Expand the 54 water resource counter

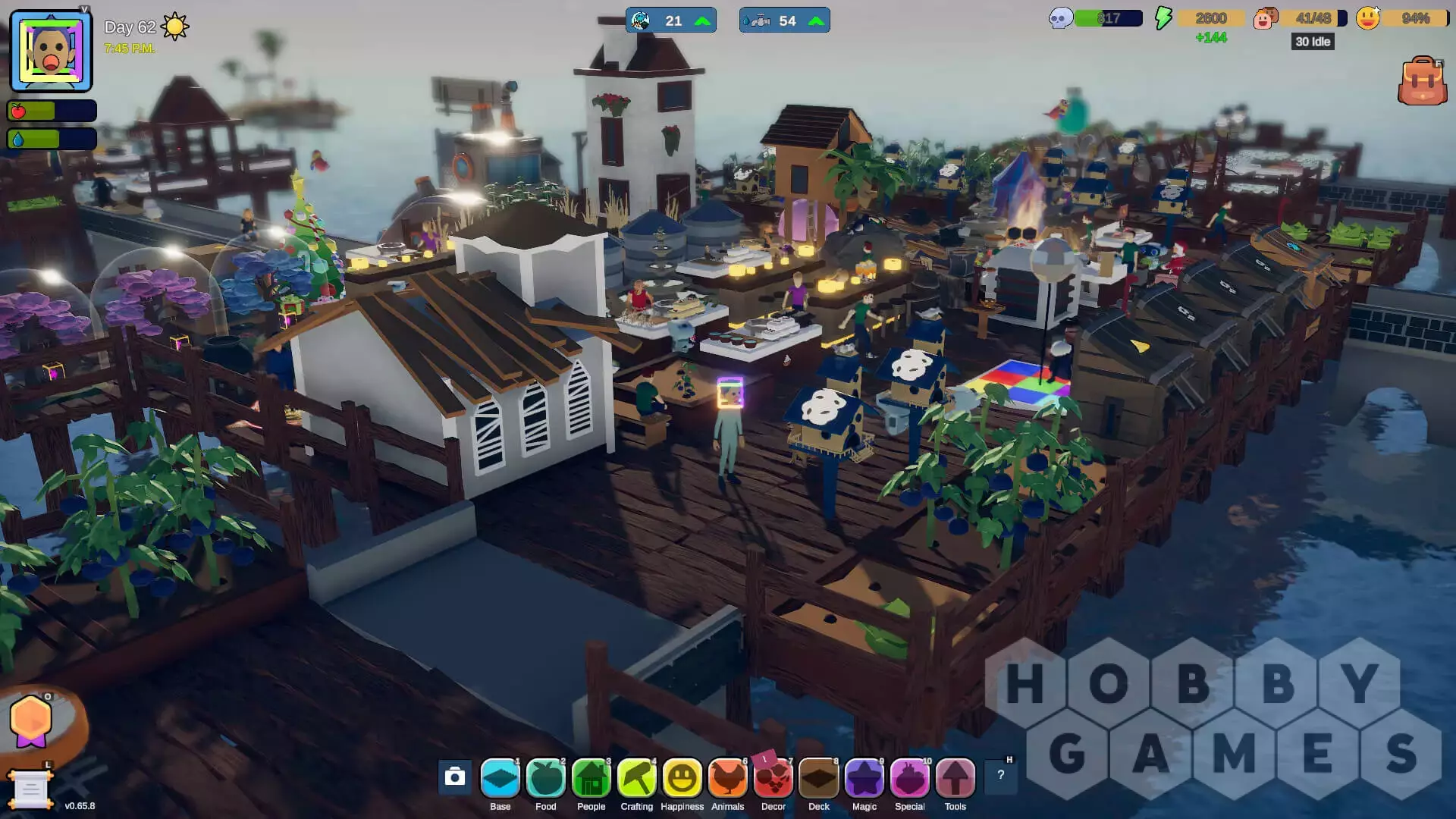[817, 21]
